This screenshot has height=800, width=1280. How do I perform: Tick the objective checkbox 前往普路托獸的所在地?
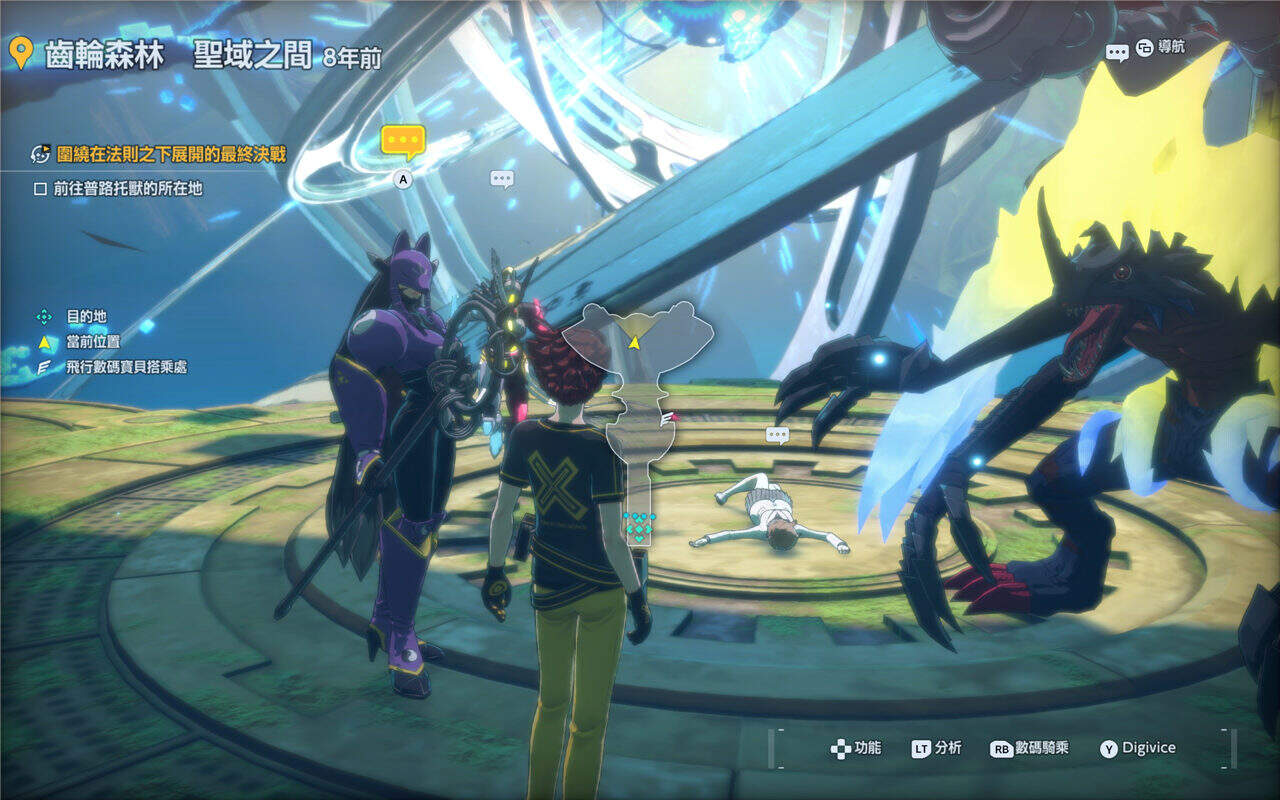click(41, 188)
